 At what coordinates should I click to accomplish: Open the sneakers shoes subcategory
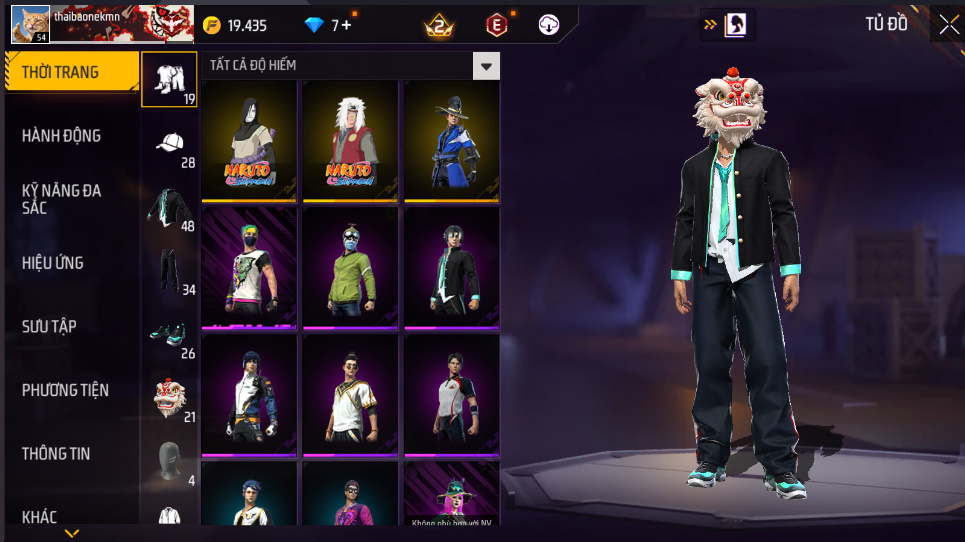point(169,334)
